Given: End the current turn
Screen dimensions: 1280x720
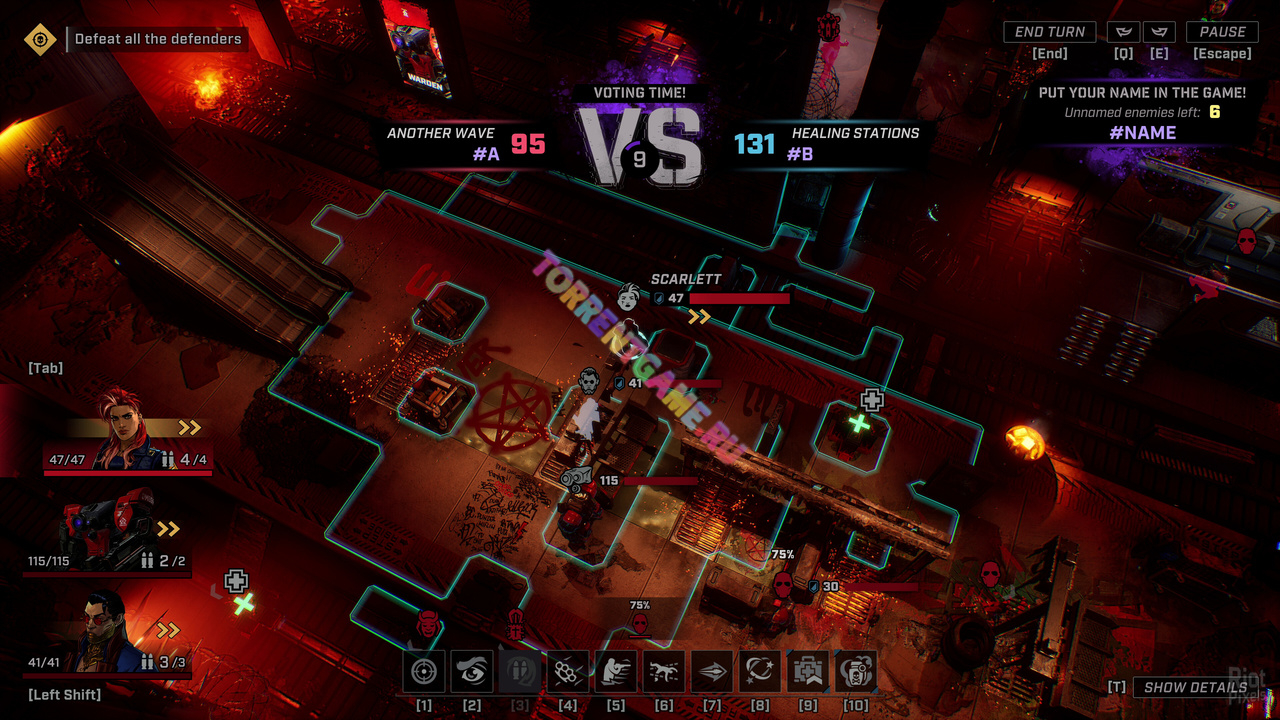Looking at the screenshot, I should coord(1049,32).
